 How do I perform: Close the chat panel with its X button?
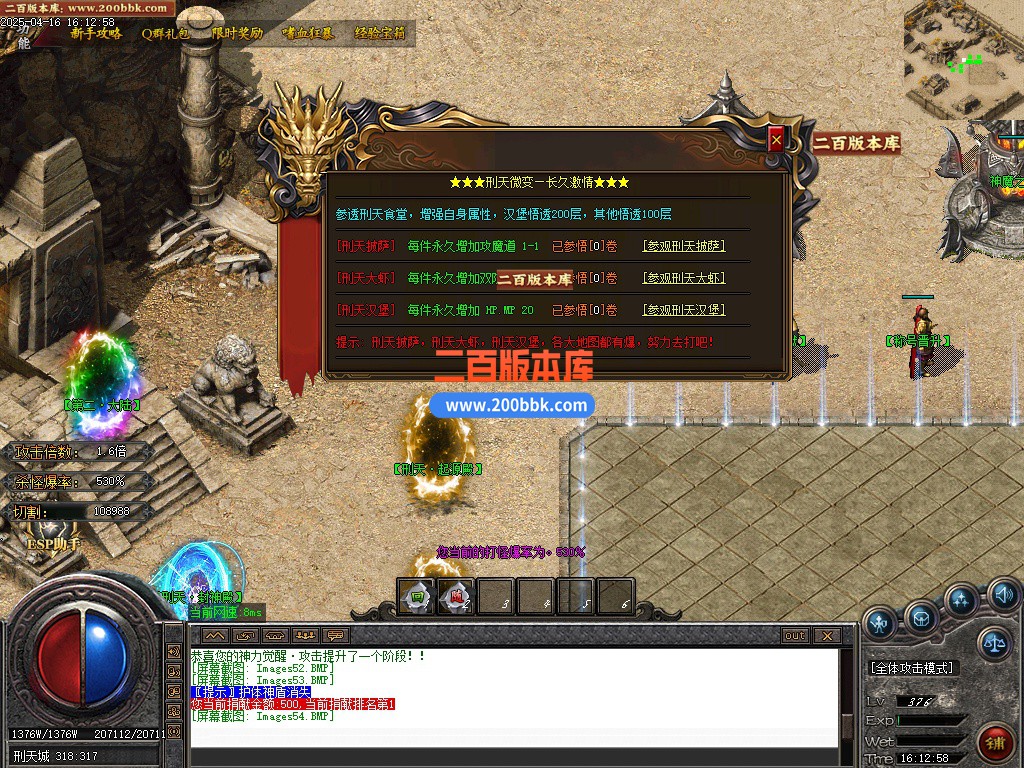(826, 636)
